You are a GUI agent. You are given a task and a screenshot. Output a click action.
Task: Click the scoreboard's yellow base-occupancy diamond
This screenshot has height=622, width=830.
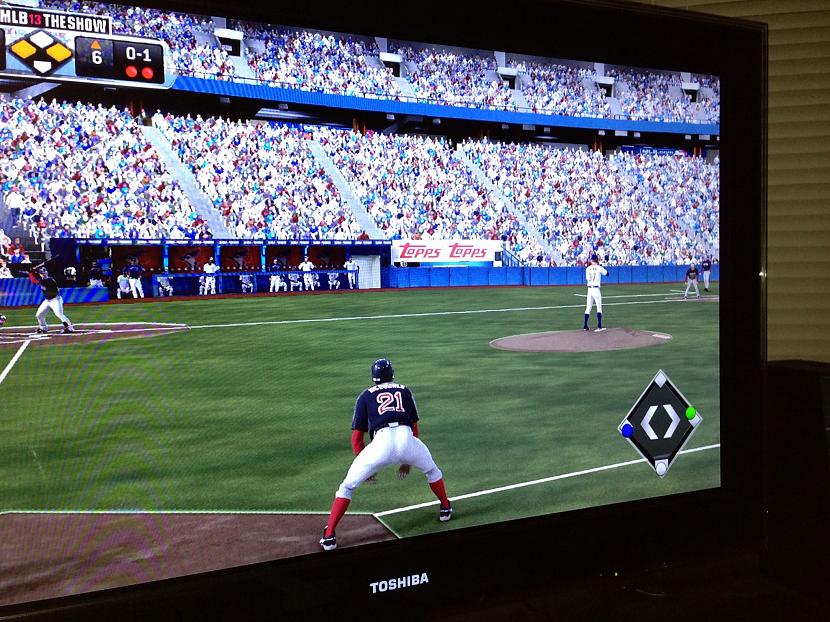click(x=40, y=50)
